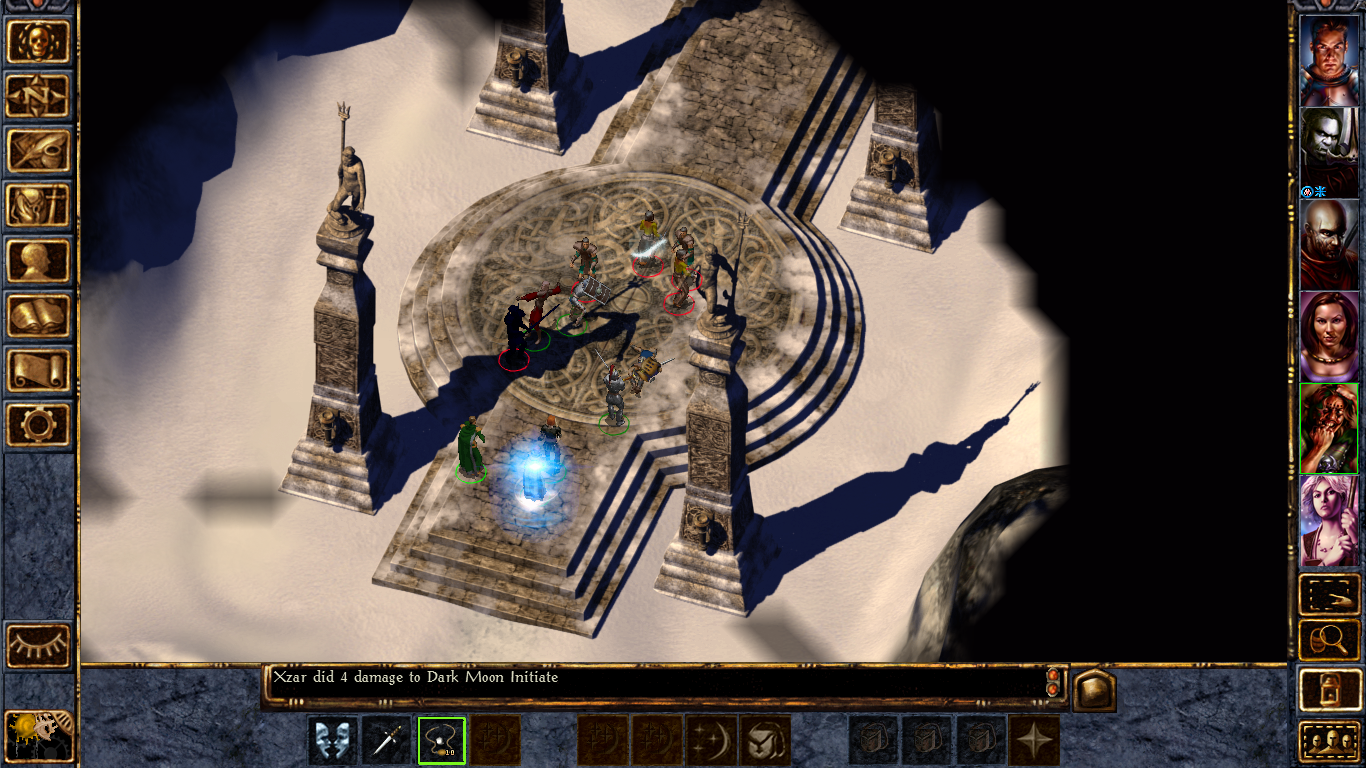Use an item via the satchel button

pos(766,741)
